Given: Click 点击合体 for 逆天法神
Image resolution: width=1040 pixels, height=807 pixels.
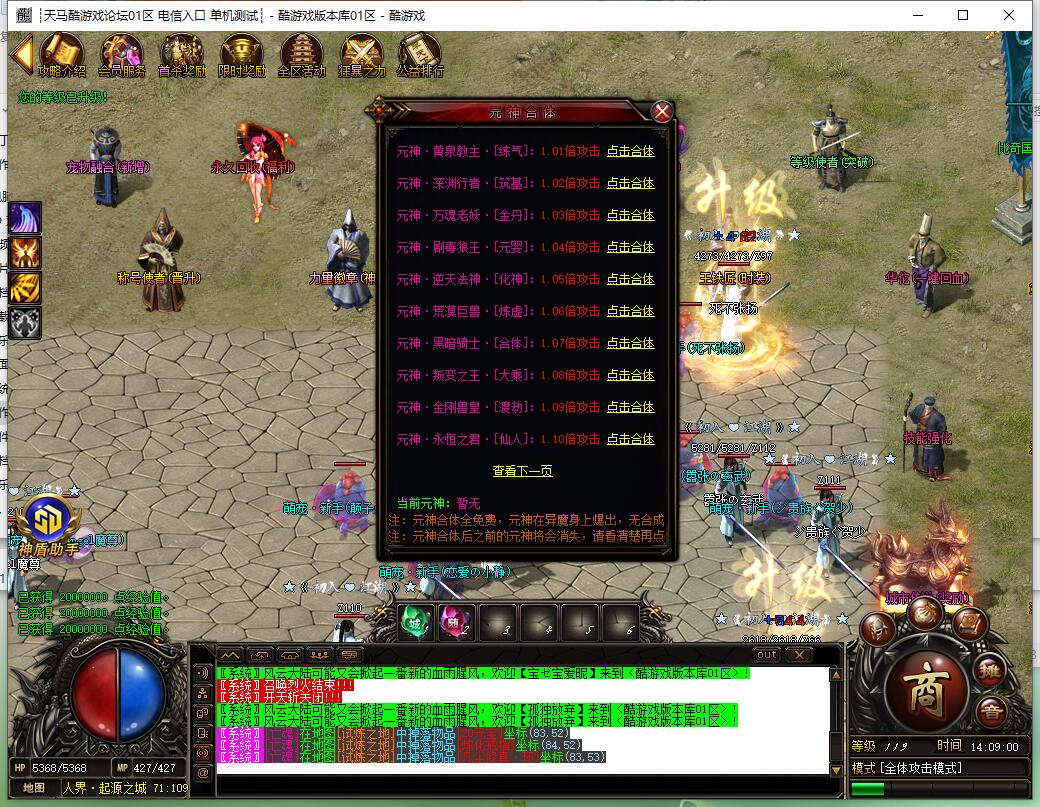Looking at the screenshot, I should click(x=630, y=279).
